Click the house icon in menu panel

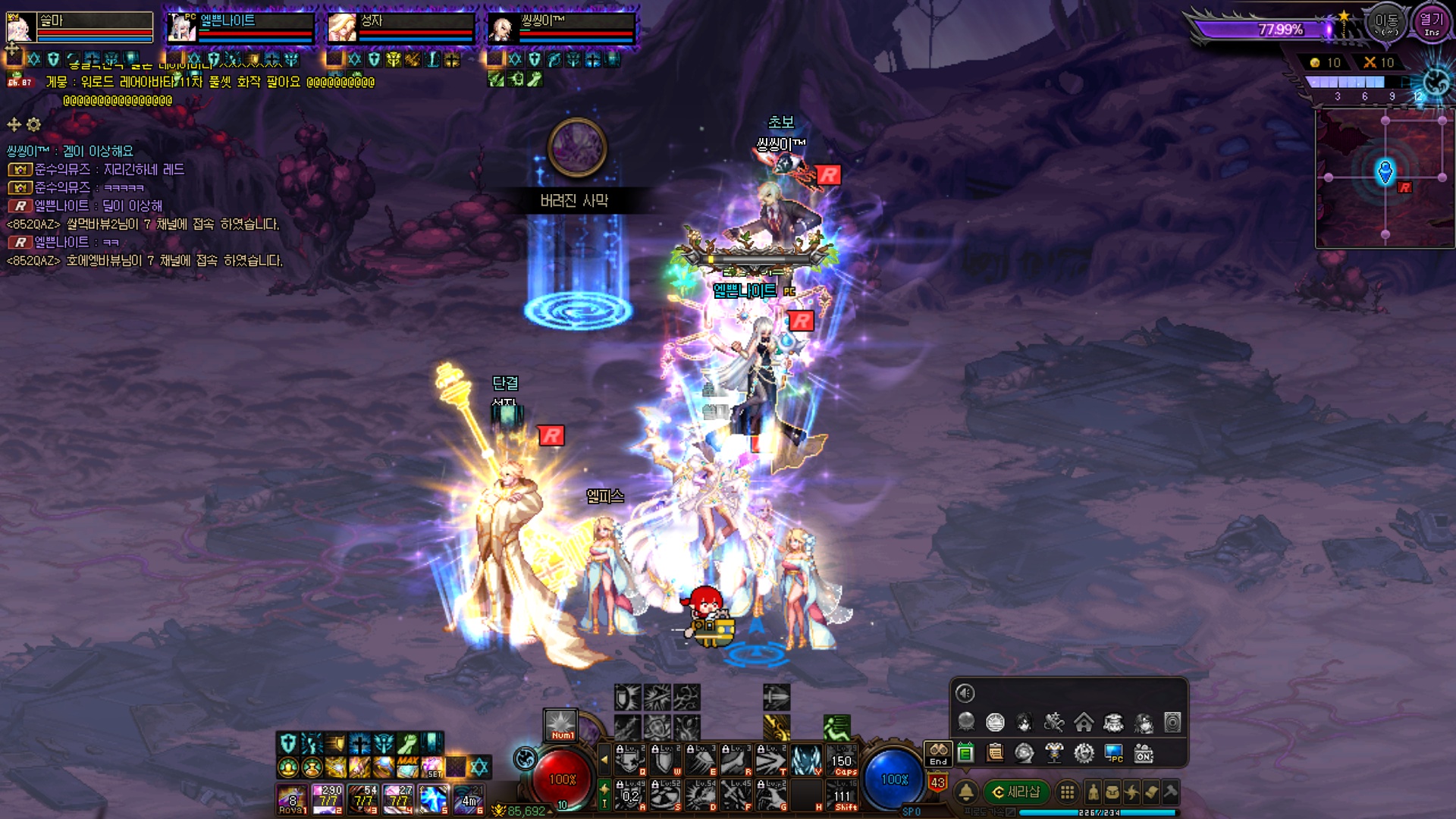[x=1084, y=723]
